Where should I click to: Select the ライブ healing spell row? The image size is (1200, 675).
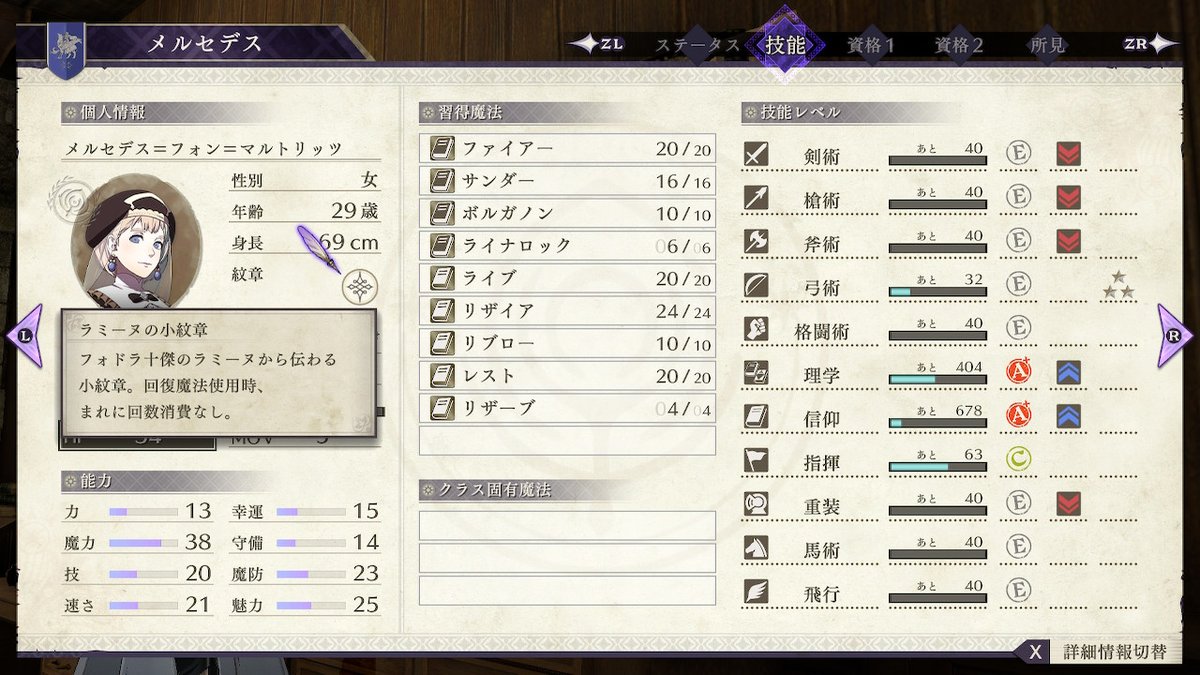pos(567,278)
